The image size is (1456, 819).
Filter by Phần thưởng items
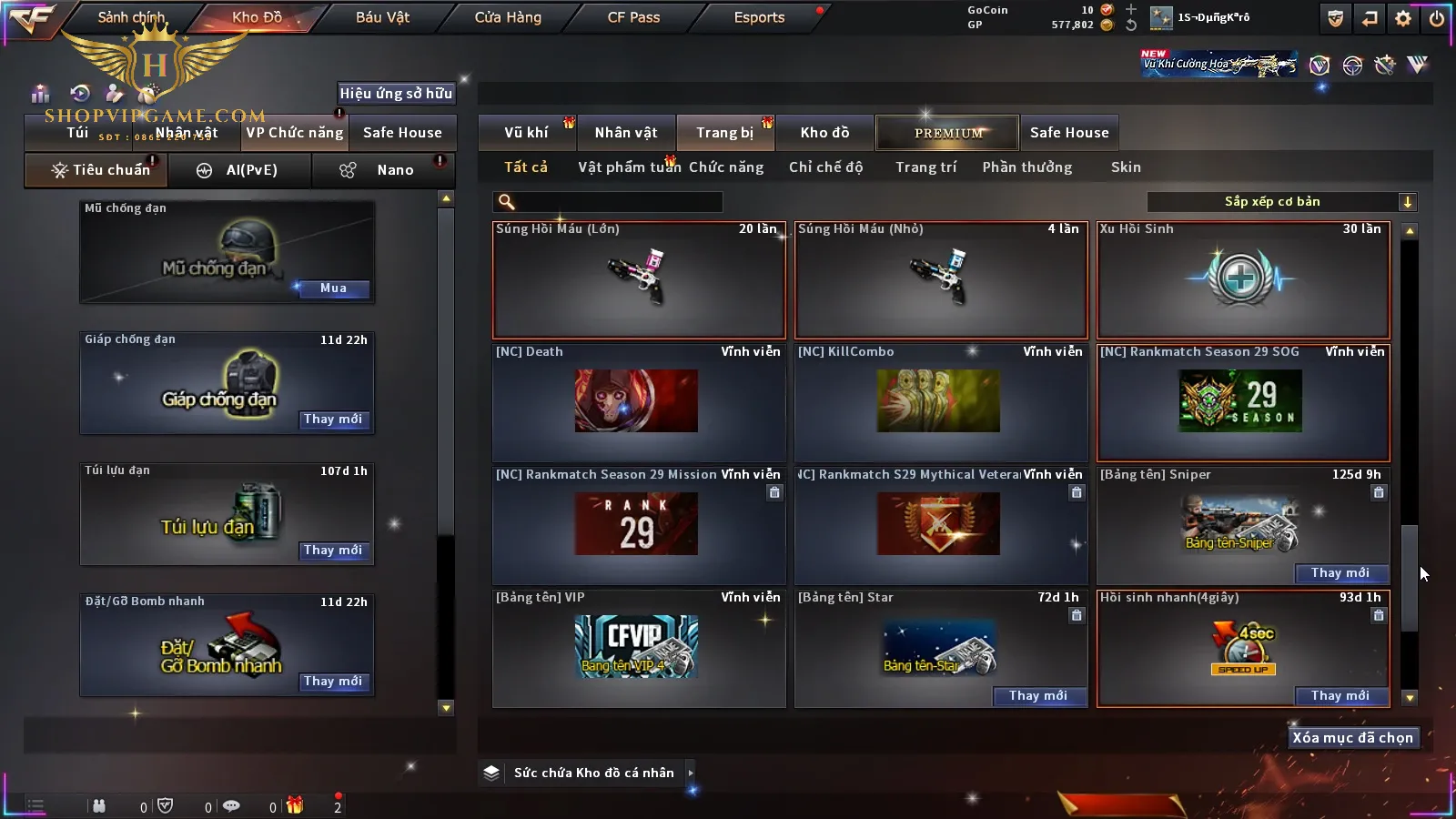[1026, 167]
